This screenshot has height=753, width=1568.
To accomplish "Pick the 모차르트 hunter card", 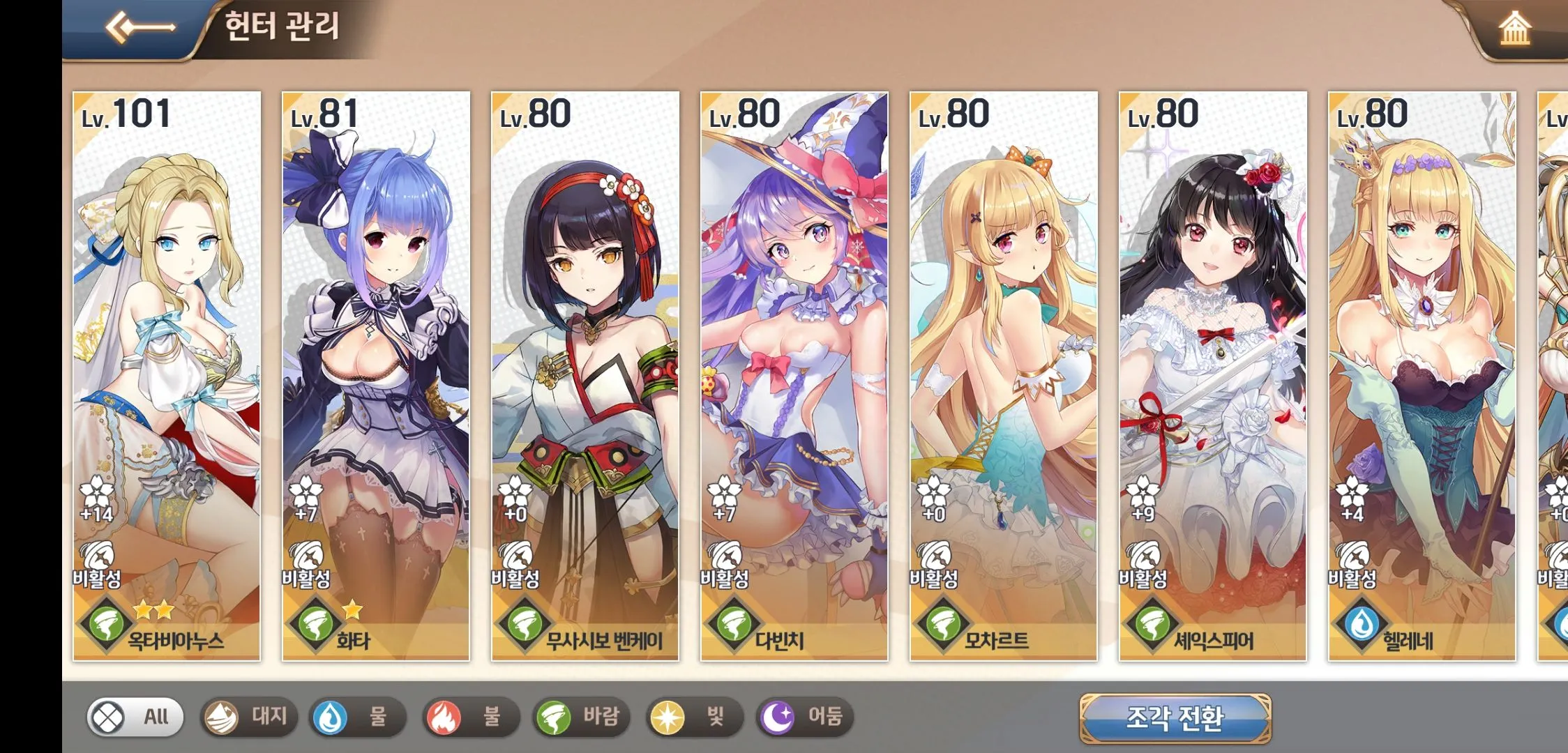I will (1004, 376).
